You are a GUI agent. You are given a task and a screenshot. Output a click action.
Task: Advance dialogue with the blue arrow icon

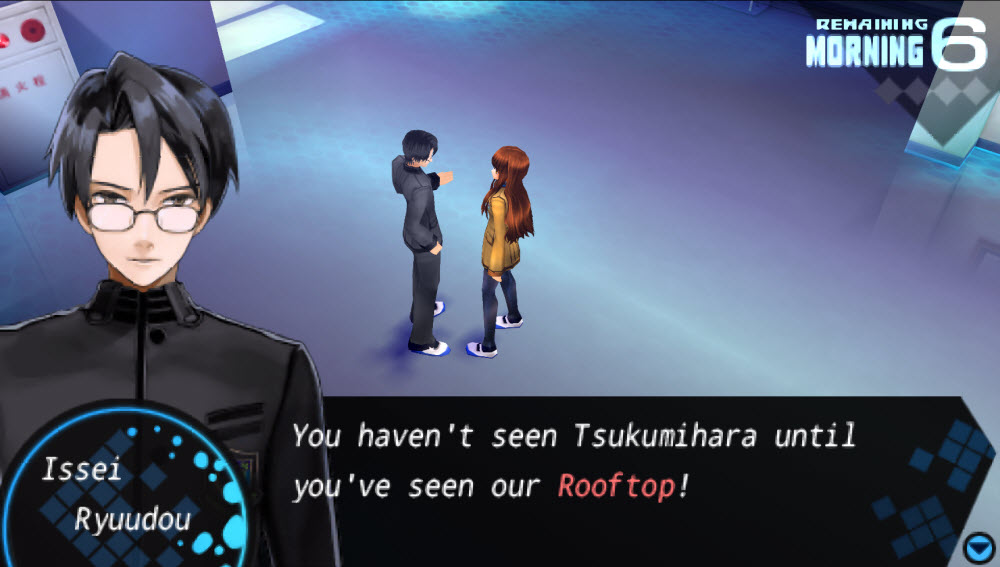point(977,548)
